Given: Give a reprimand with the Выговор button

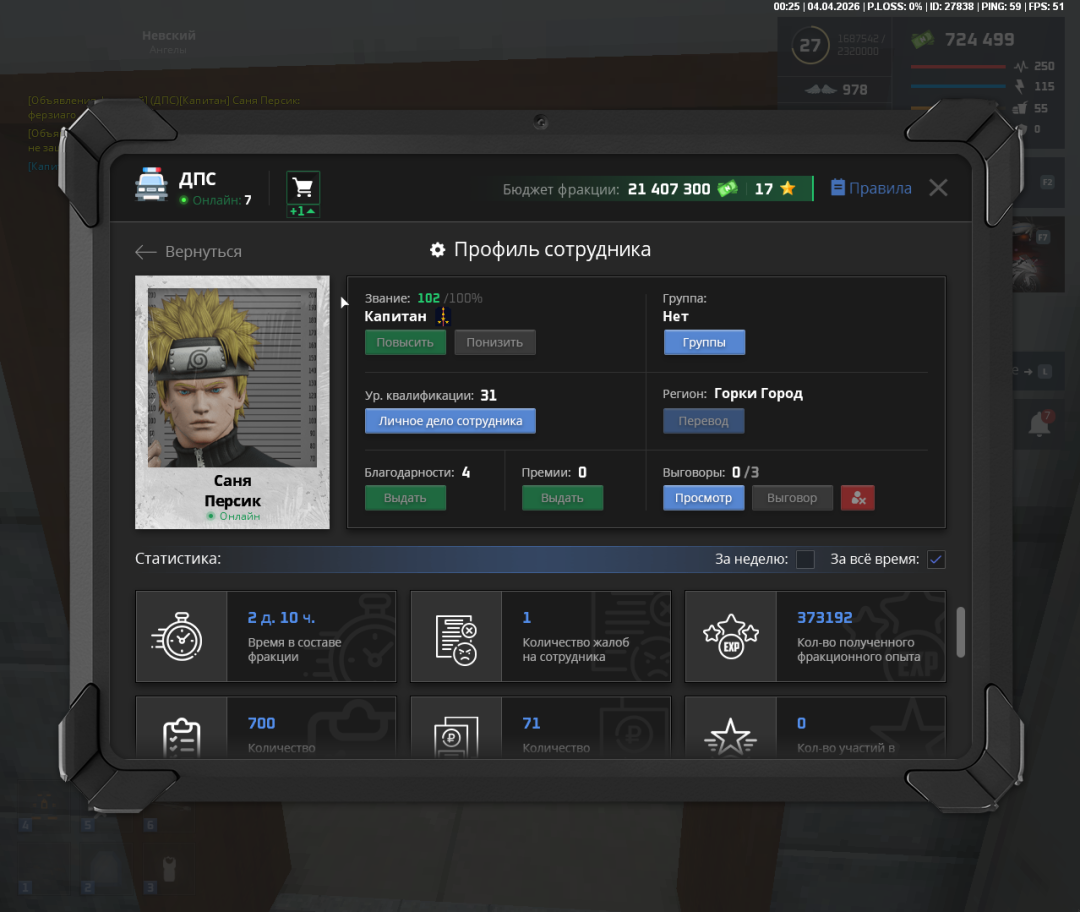Looking at the screenshot, I should (x=792, y=498).
